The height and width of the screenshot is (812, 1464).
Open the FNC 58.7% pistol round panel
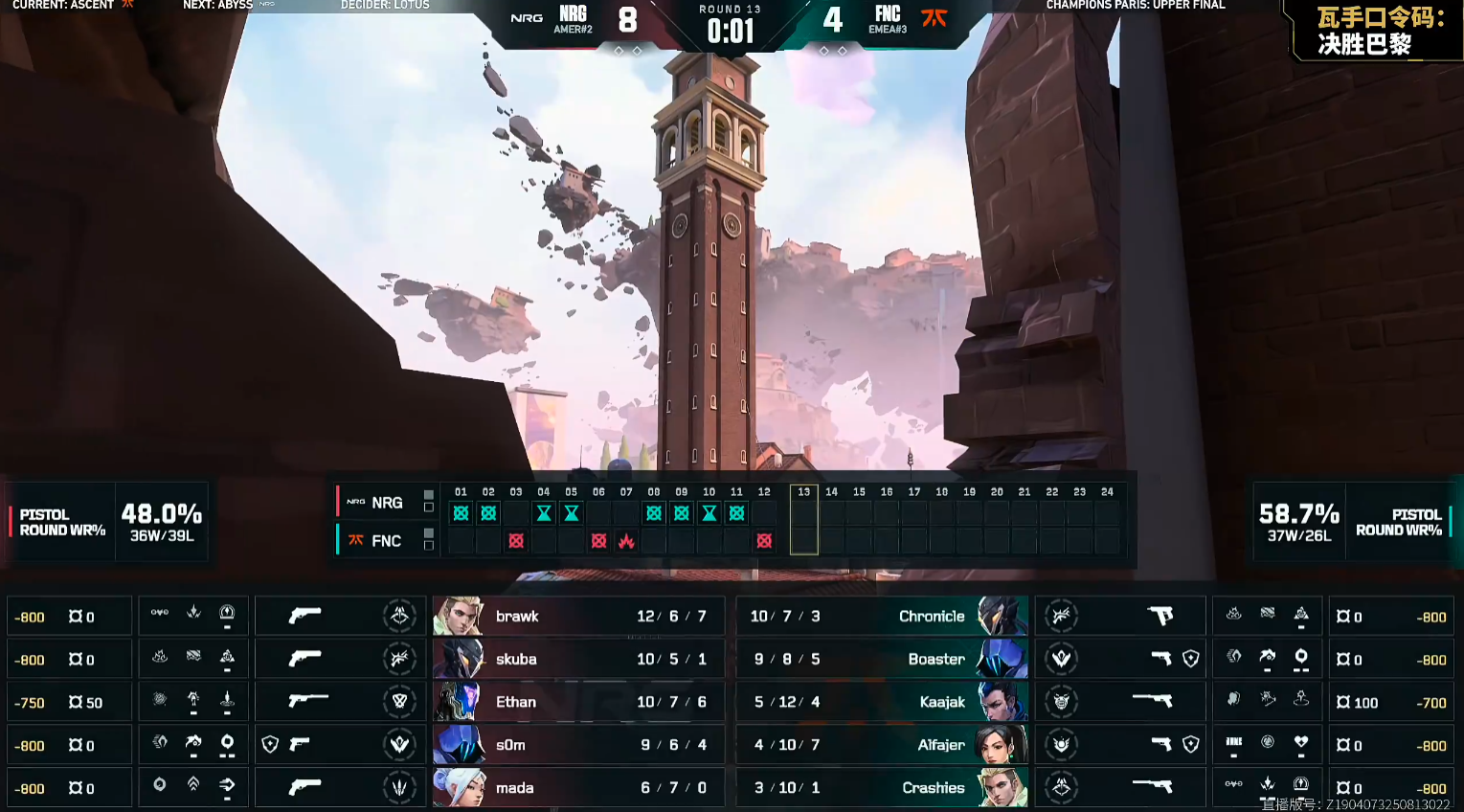click(1352, 522)
